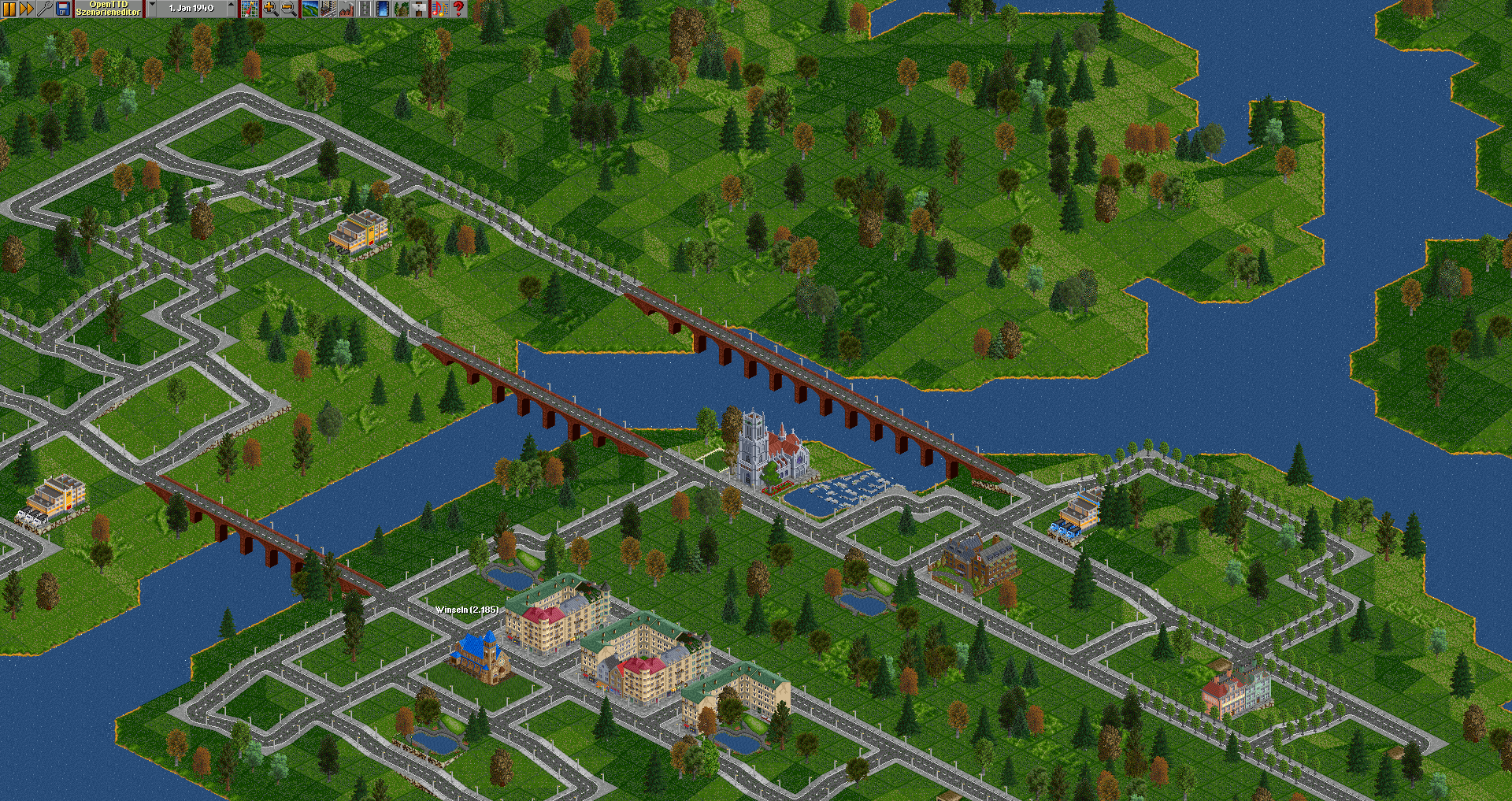Open the floppy disk save menu
This screenshot has width=1512, height=801.
point(63,9)
